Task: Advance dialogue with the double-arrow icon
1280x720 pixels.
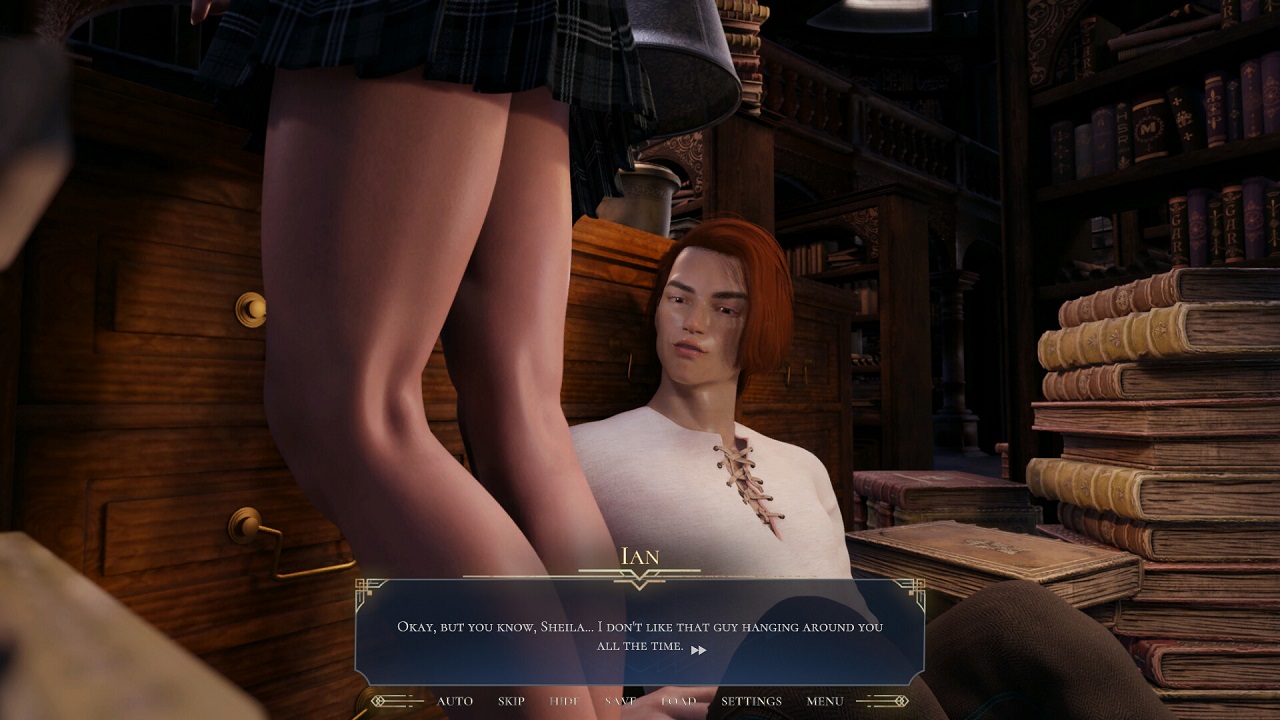Action: (698, 650)
